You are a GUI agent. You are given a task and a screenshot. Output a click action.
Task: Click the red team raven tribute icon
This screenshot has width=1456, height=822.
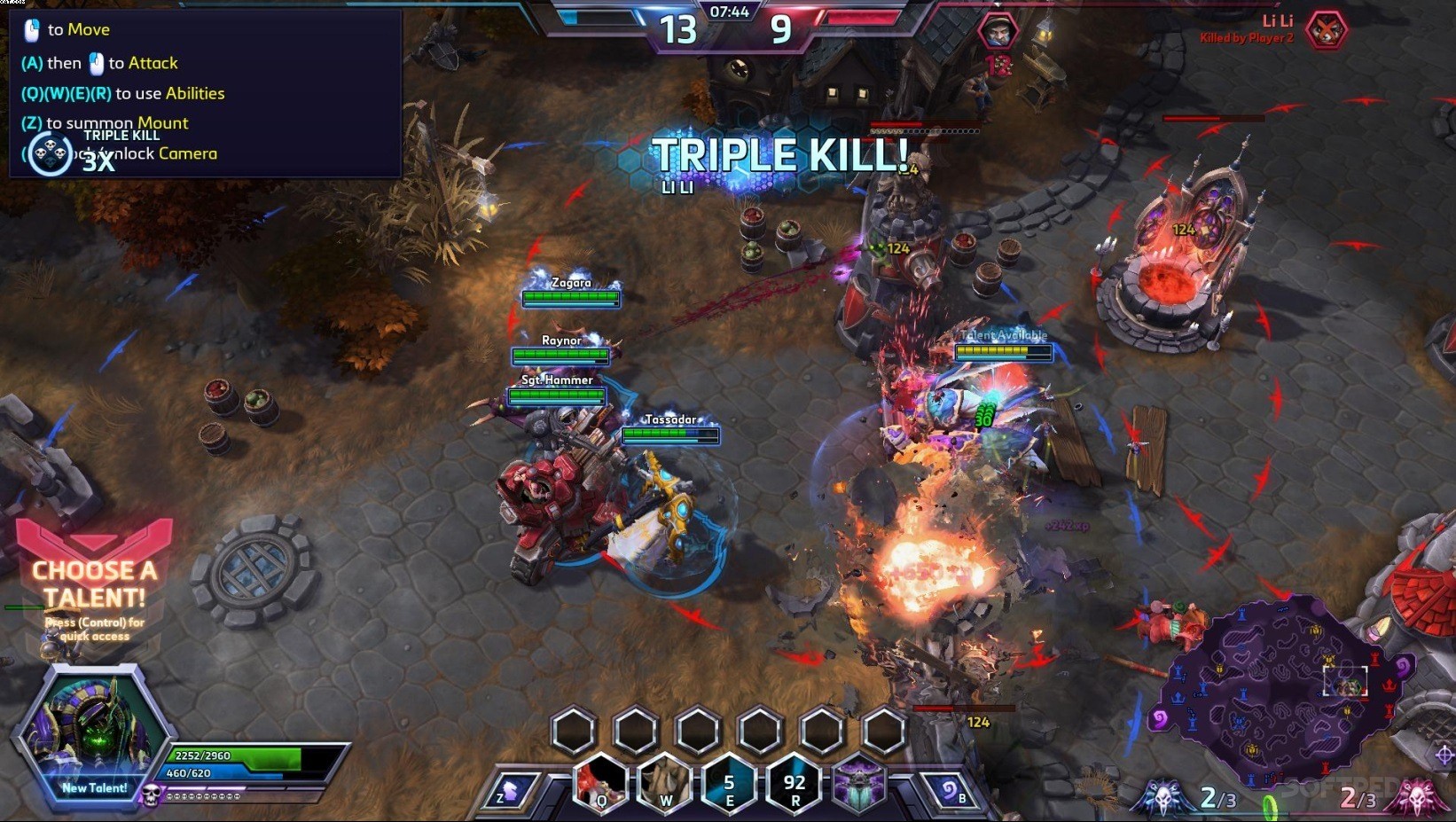1415,797
